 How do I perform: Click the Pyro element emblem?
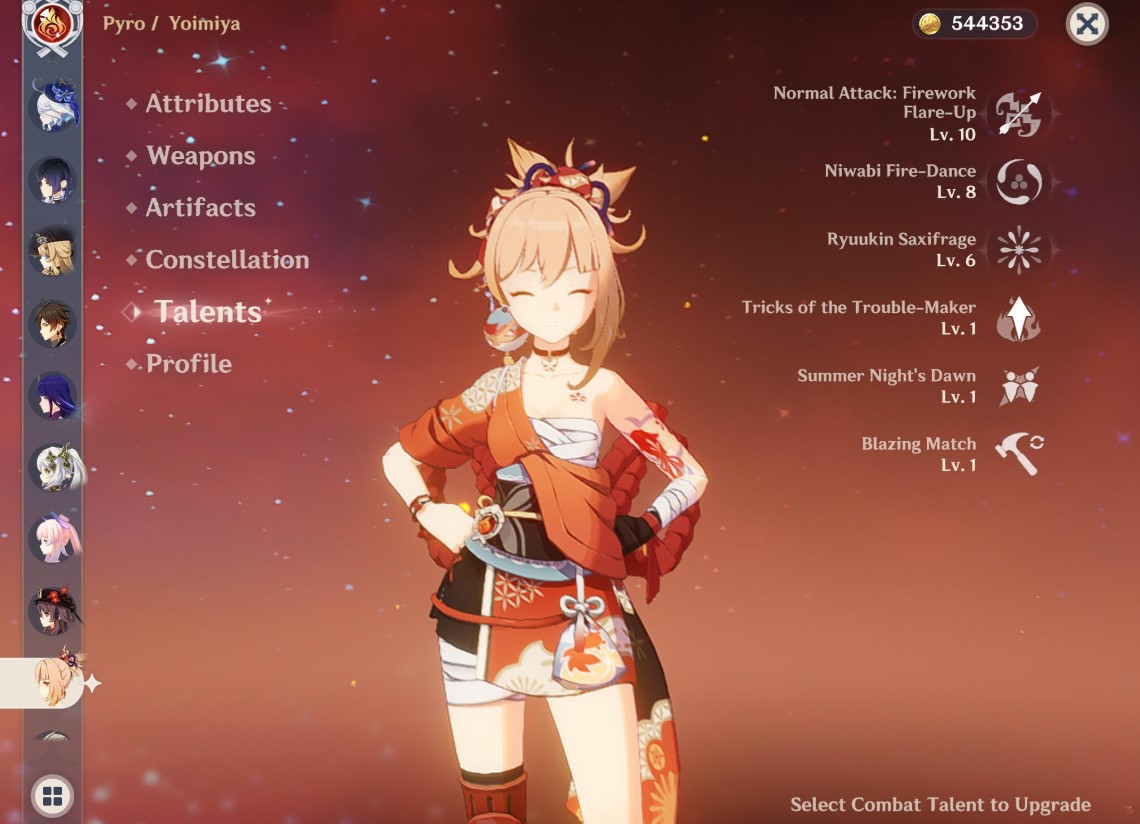52,27
